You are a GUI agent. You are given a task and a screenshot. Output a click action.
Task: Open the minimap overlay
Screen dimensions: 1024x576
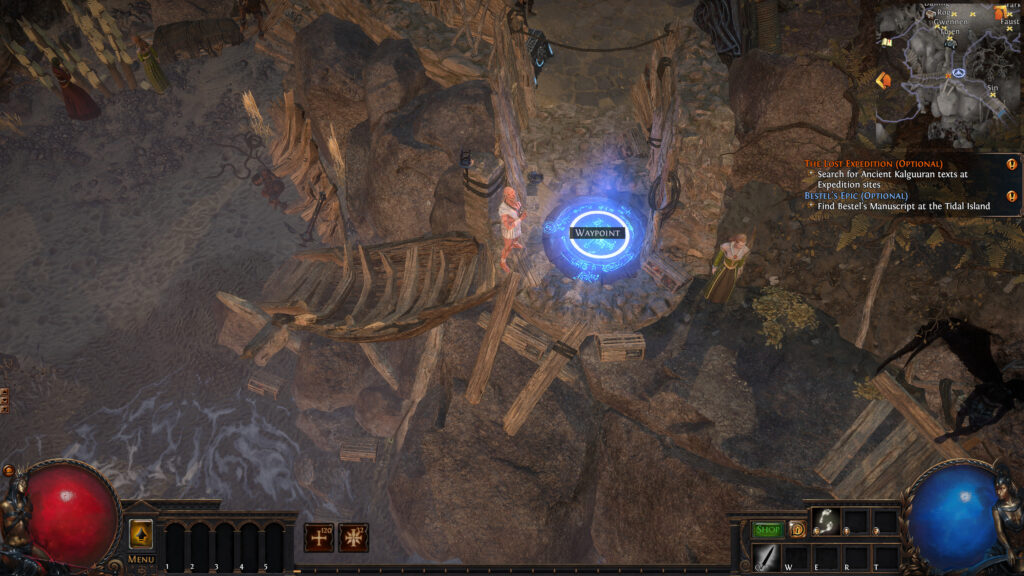[948, 75]
